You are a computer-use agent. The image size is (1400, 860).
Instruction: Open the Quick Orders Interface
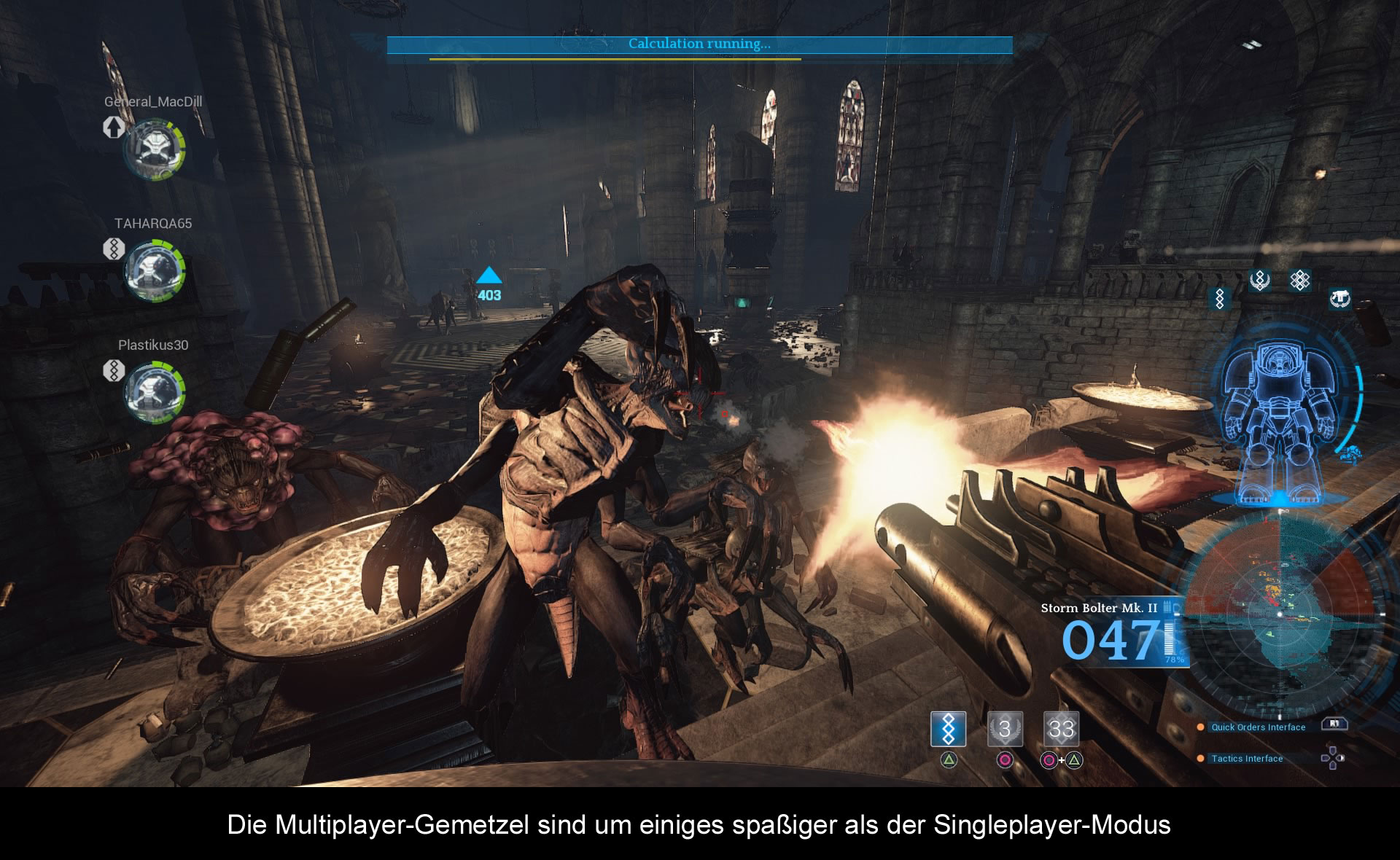(1258, 727)
